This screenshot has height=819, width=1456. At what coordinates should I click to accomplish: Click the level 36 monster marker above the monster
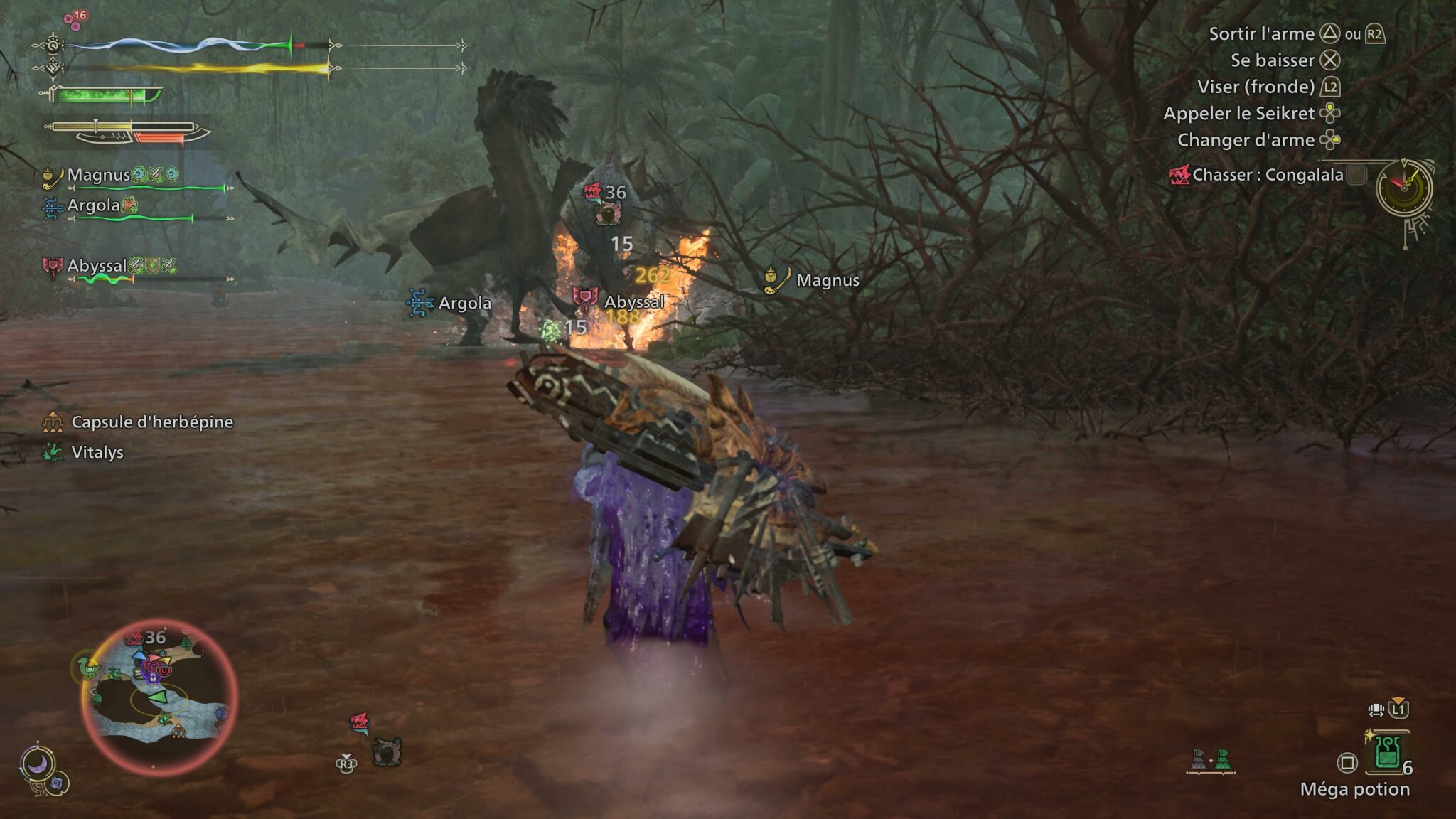(606, 193)
